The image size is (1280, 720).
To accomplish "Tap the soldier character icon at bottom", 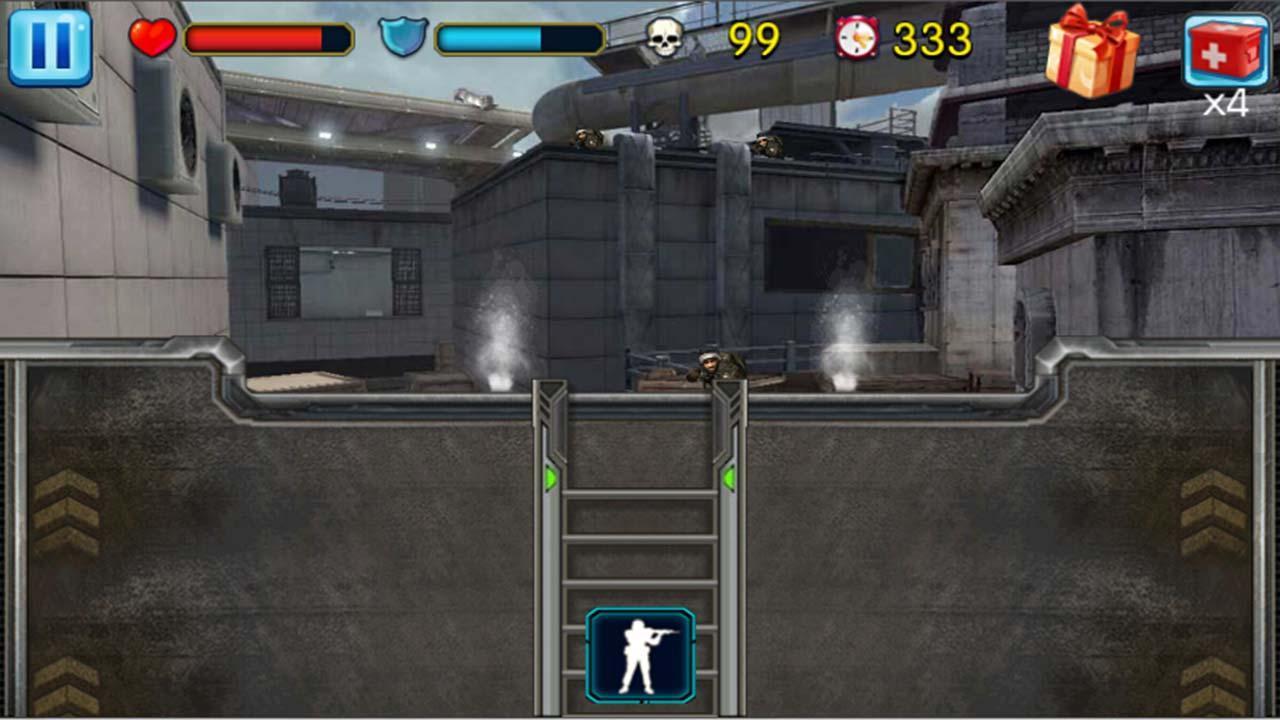I will coord(639,655).
